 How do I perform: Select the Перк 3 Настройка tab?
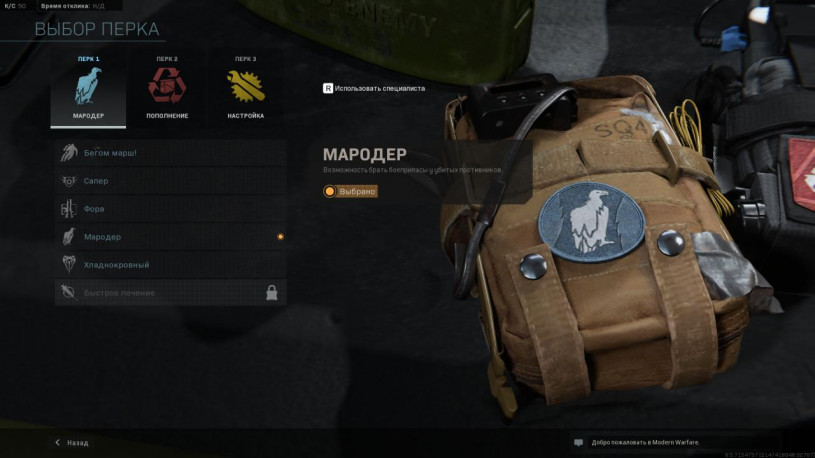pos(245,89)
